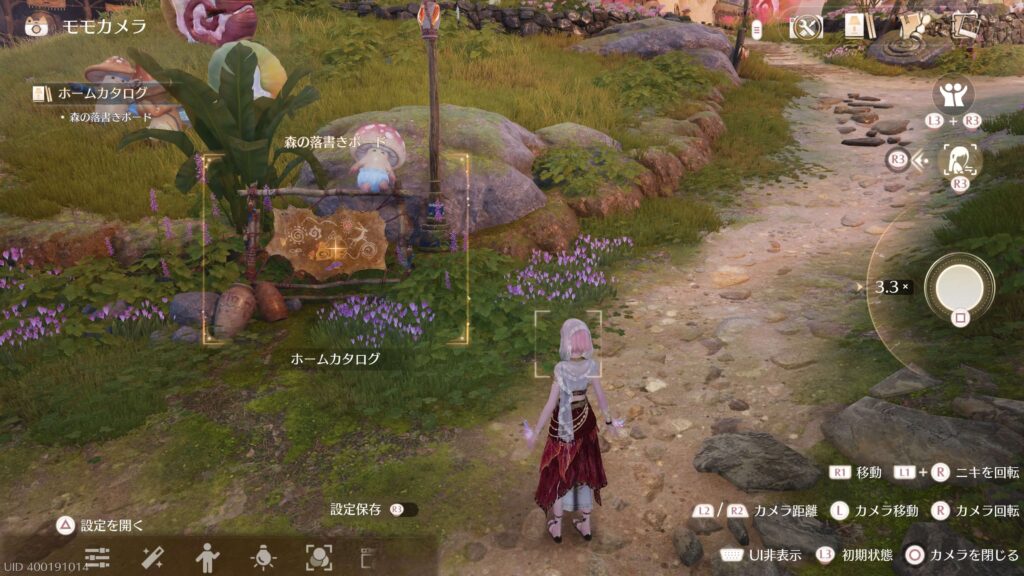This screenshot has width=1024, height=576.
Task: Open the sliders settings icon in bottom toolbar
Action: 97,557
